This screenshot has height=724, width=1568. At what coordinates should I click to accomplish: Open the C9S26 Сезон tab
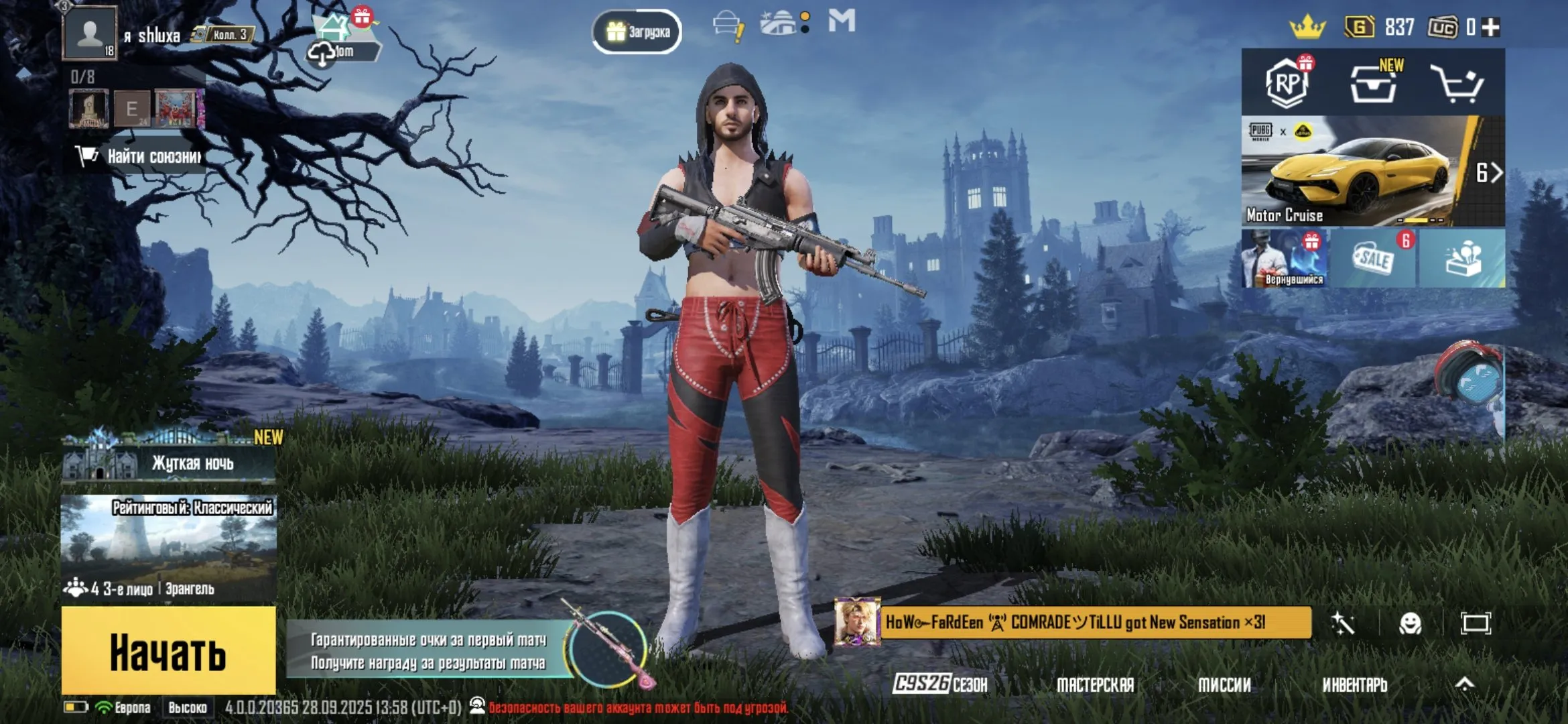tap(940, 684)
